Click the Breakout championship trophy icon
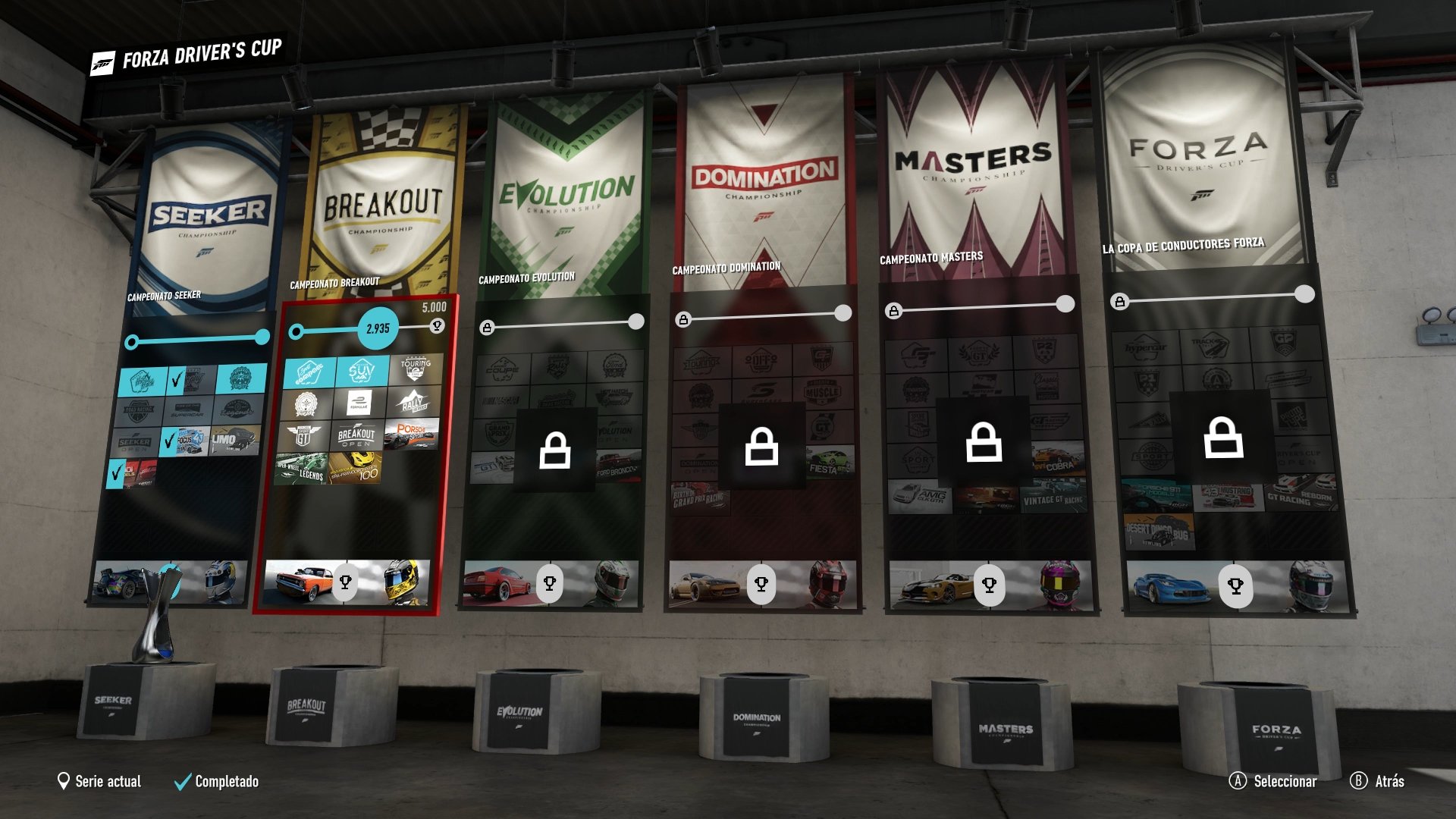Screen dimensions: 1456x819 pos(347,582)
